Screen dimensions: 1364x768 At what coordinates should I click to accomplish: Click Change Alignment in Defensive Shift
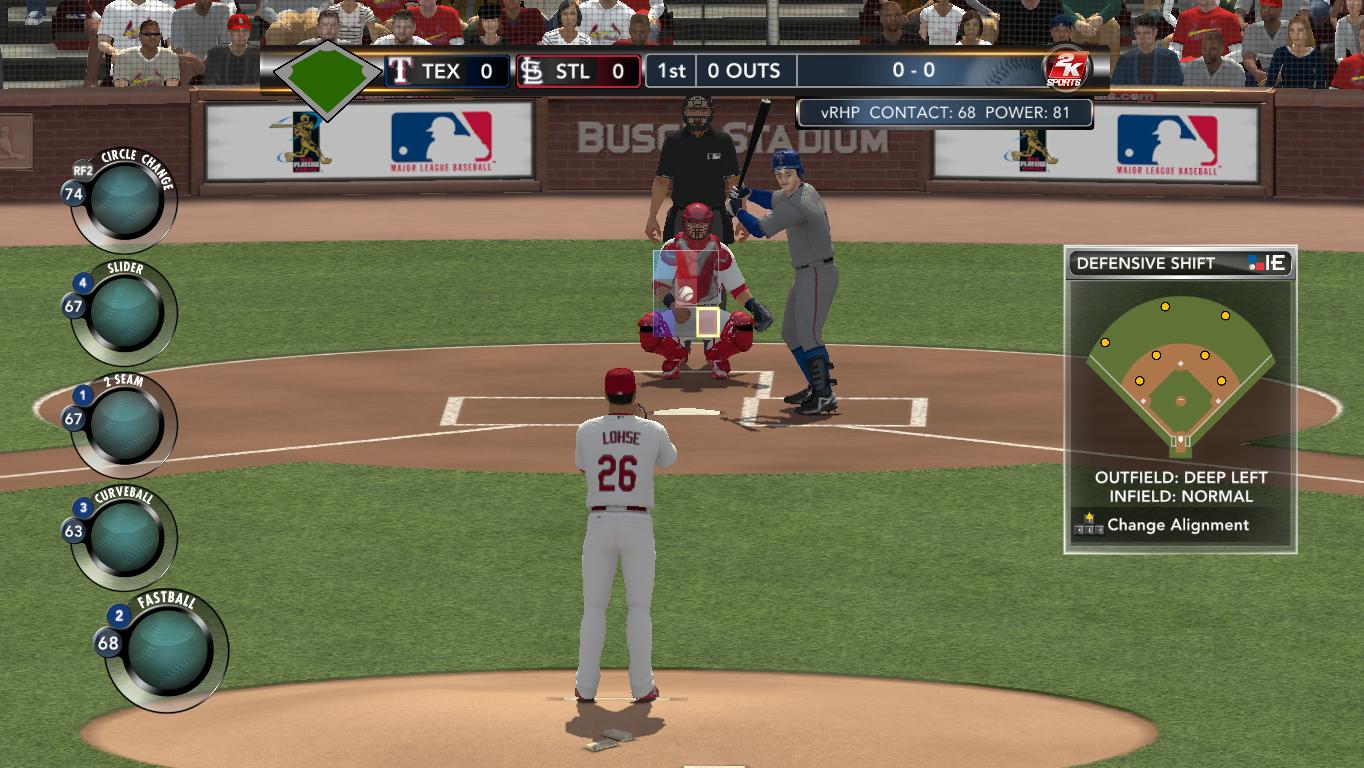click(x=1177, y=525)
